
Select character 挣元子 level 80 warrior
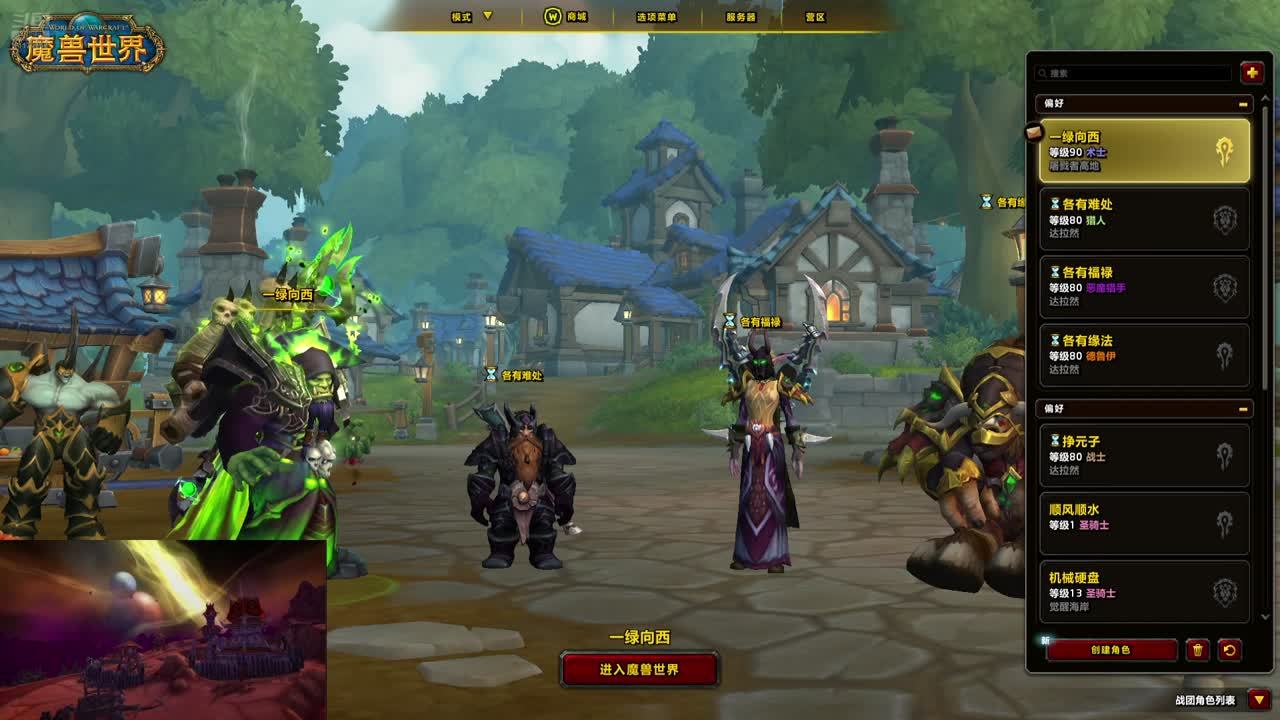1144,456
